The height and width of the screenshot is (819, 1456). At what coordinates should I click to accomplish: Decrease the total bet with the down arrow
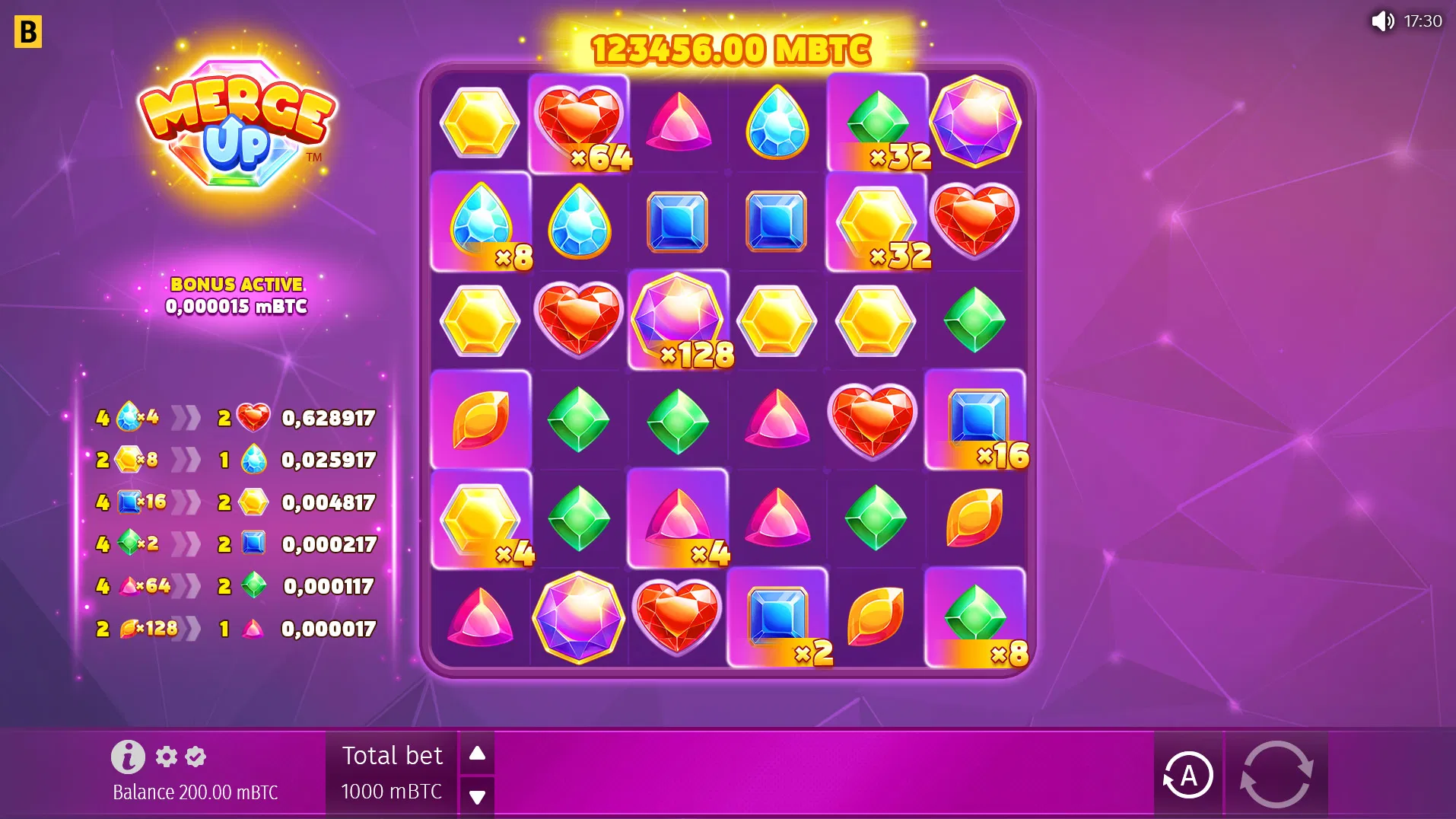(477, 797)
